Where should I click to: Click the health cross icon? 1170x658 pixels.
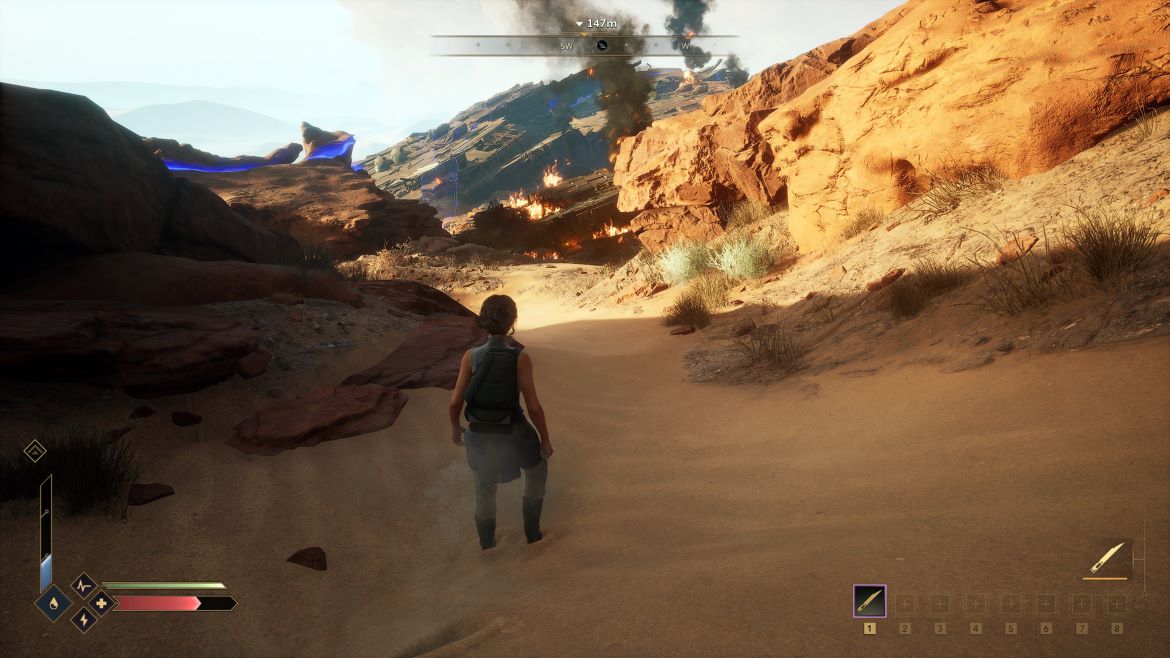point(100,603)
